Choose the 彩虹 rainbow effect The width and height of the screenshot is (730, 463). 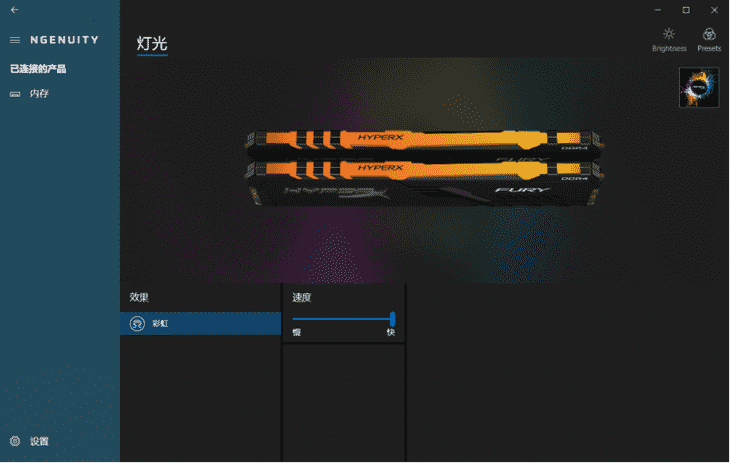(x=200, y=324)
